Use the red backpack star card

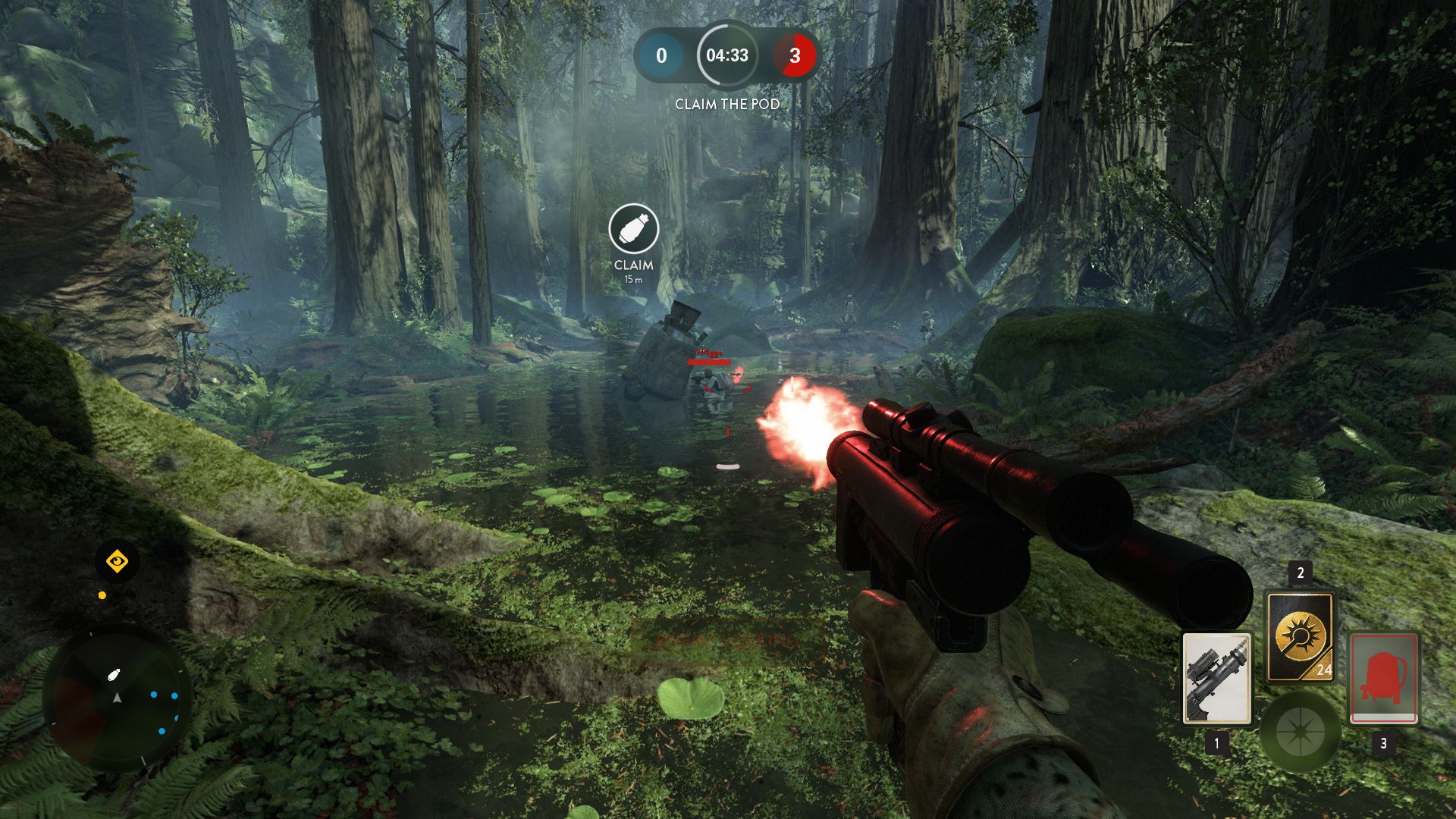pyautogui.click(x=1383, y=678)
